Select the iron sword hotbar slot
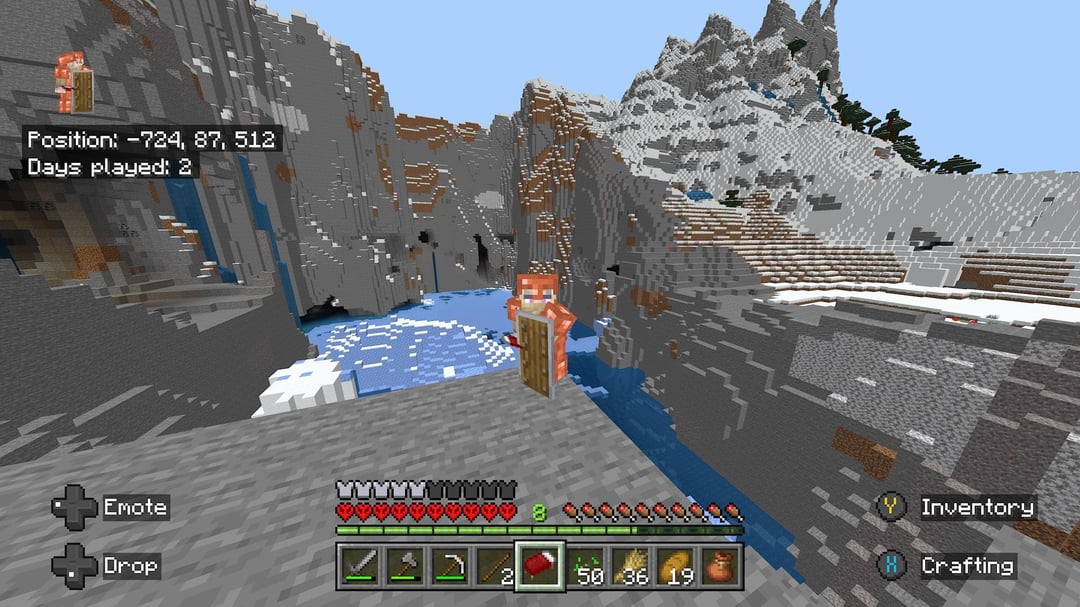Image resolution: width=1080 pixels, height=607 pixels. 358,566
